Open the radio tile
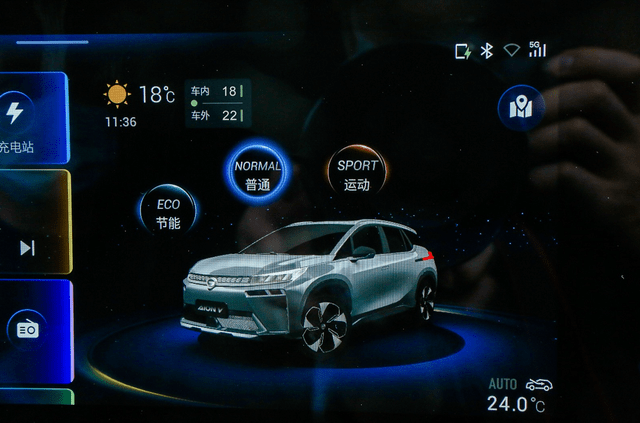The height and width of the screenshot is (423, 640). (x=27, y=329)
